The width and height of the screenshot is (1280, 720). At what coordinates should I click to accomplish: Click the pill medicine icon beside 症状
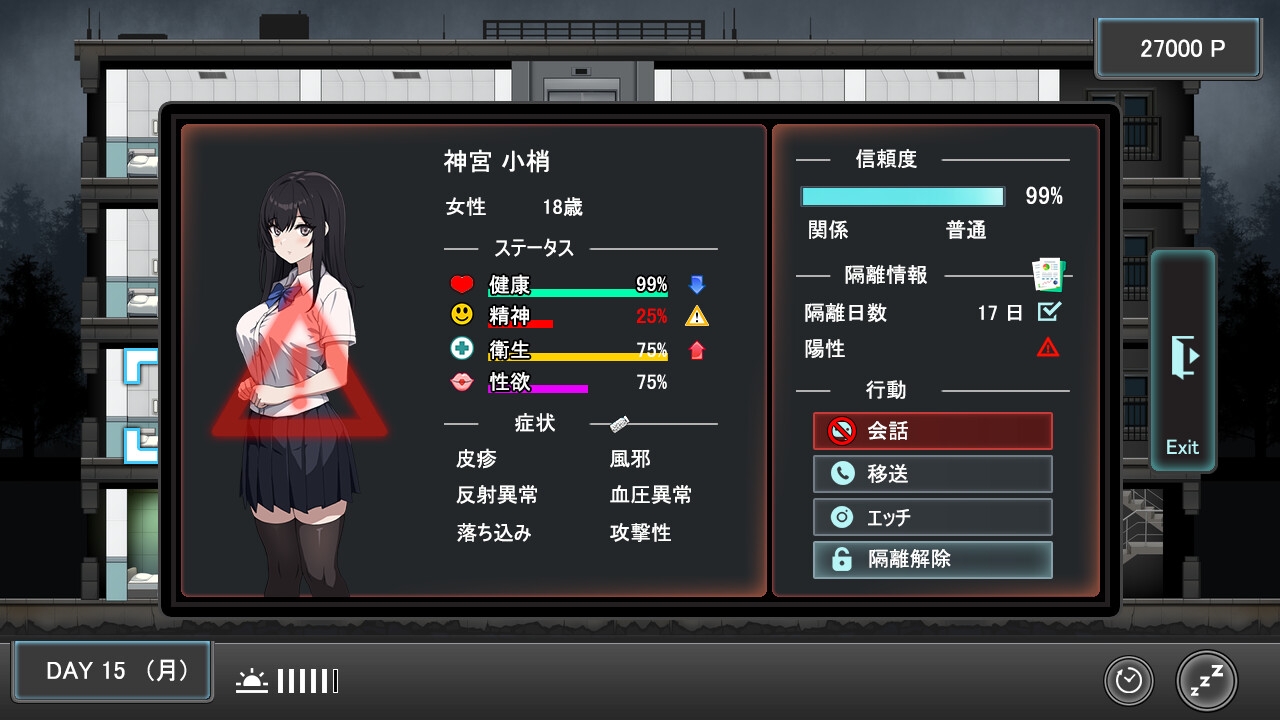click(619, 425)
